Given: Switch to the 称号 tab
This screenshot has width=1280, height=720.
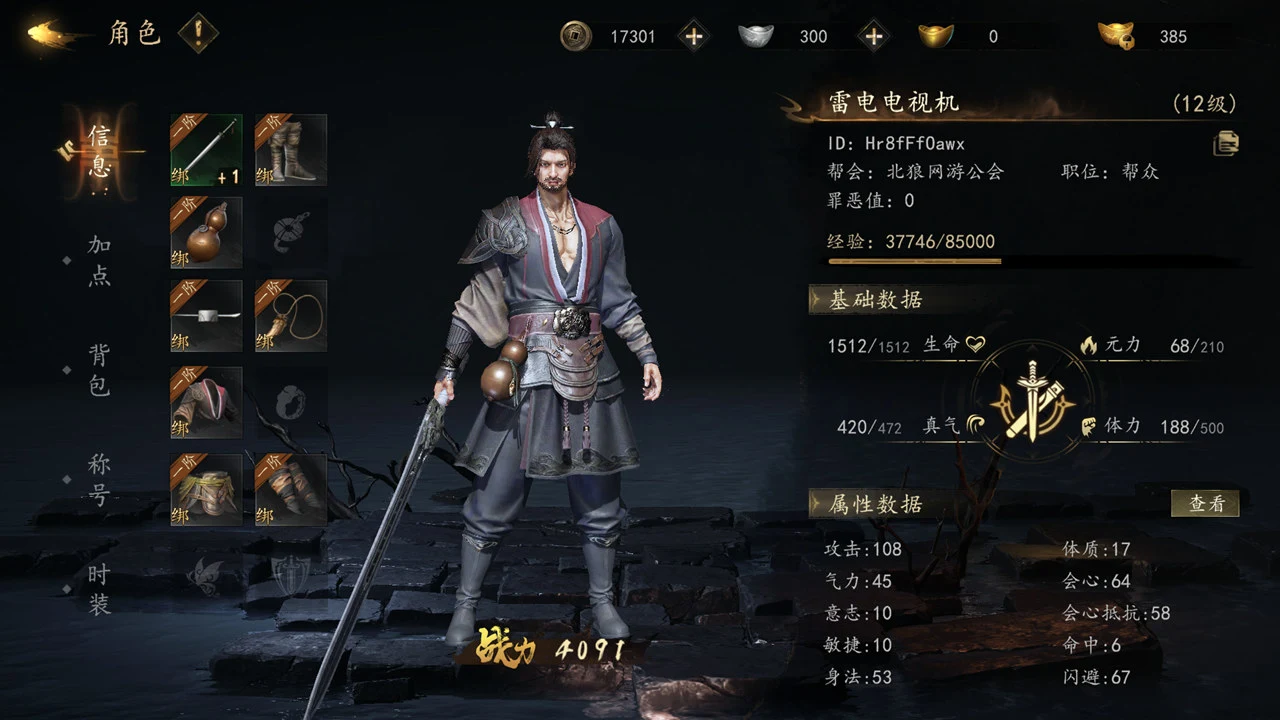Looking at the screenshot, I should click(x=99, y=479).
